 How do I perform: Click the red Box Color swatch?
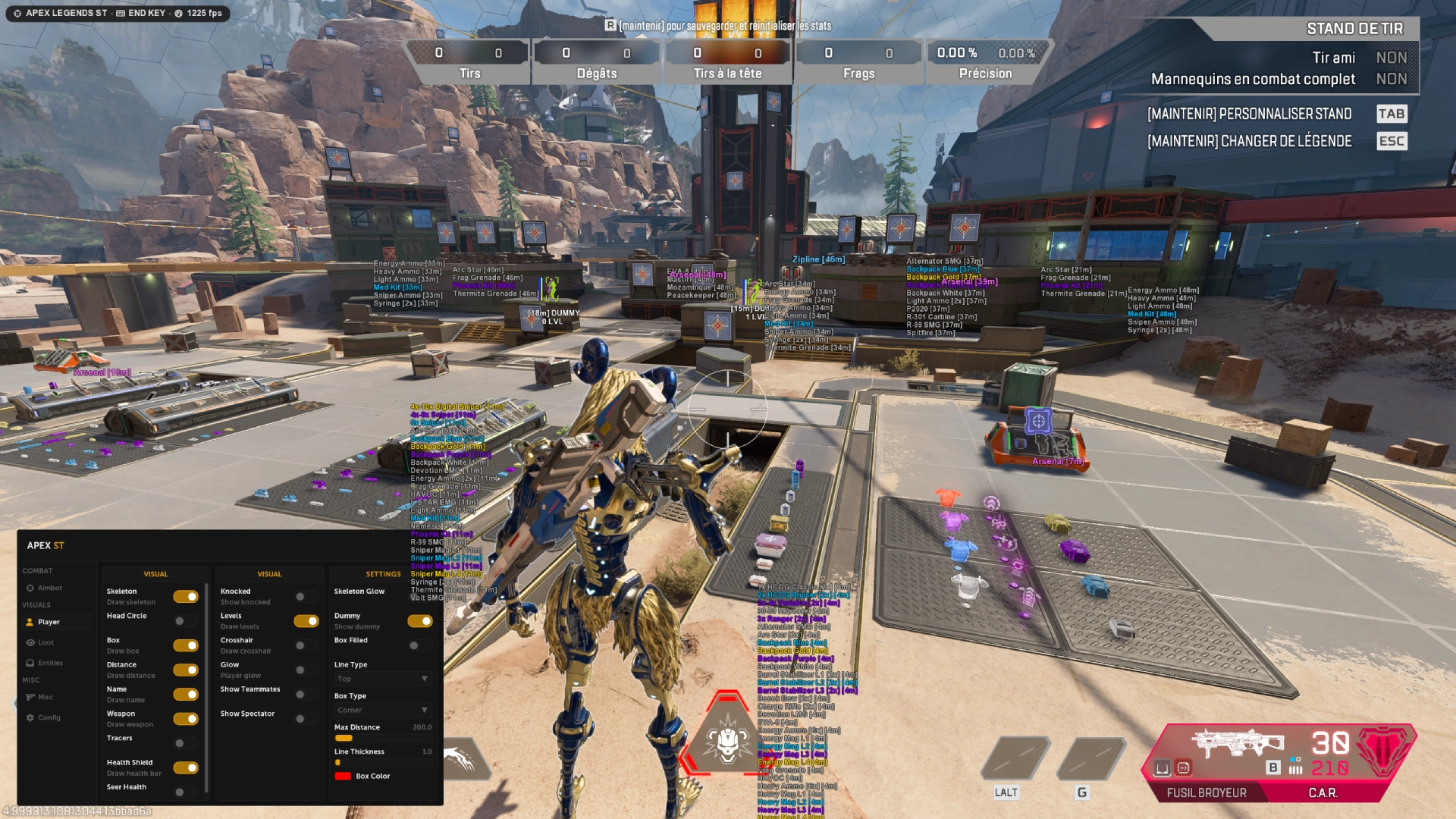(x=344, y=776)
